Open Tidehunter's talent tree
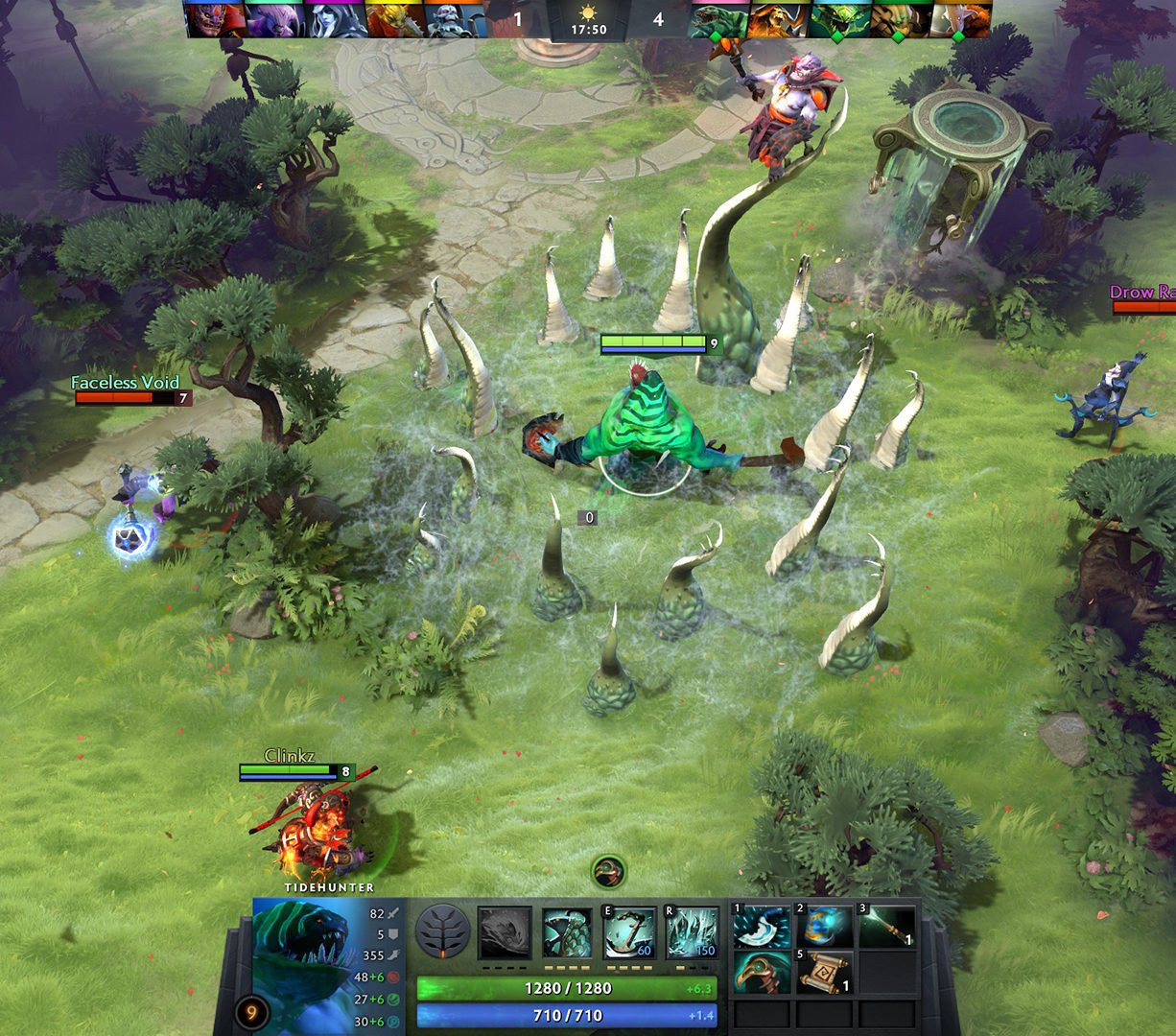Image resolution: width=1176 pixels, height=1036 pixels. [442, 932]
